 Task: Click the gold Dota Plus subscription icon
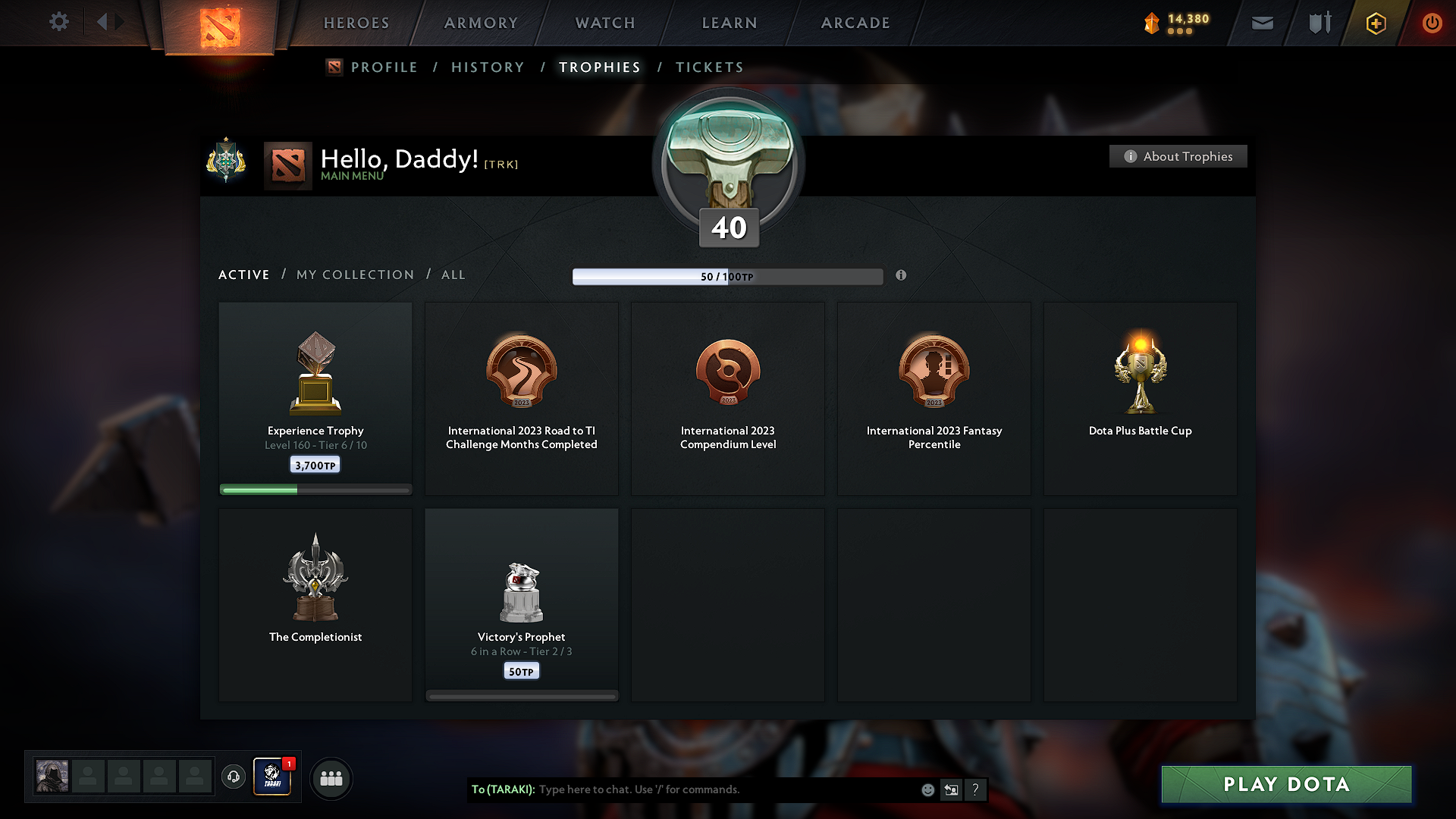[1375, 23]
